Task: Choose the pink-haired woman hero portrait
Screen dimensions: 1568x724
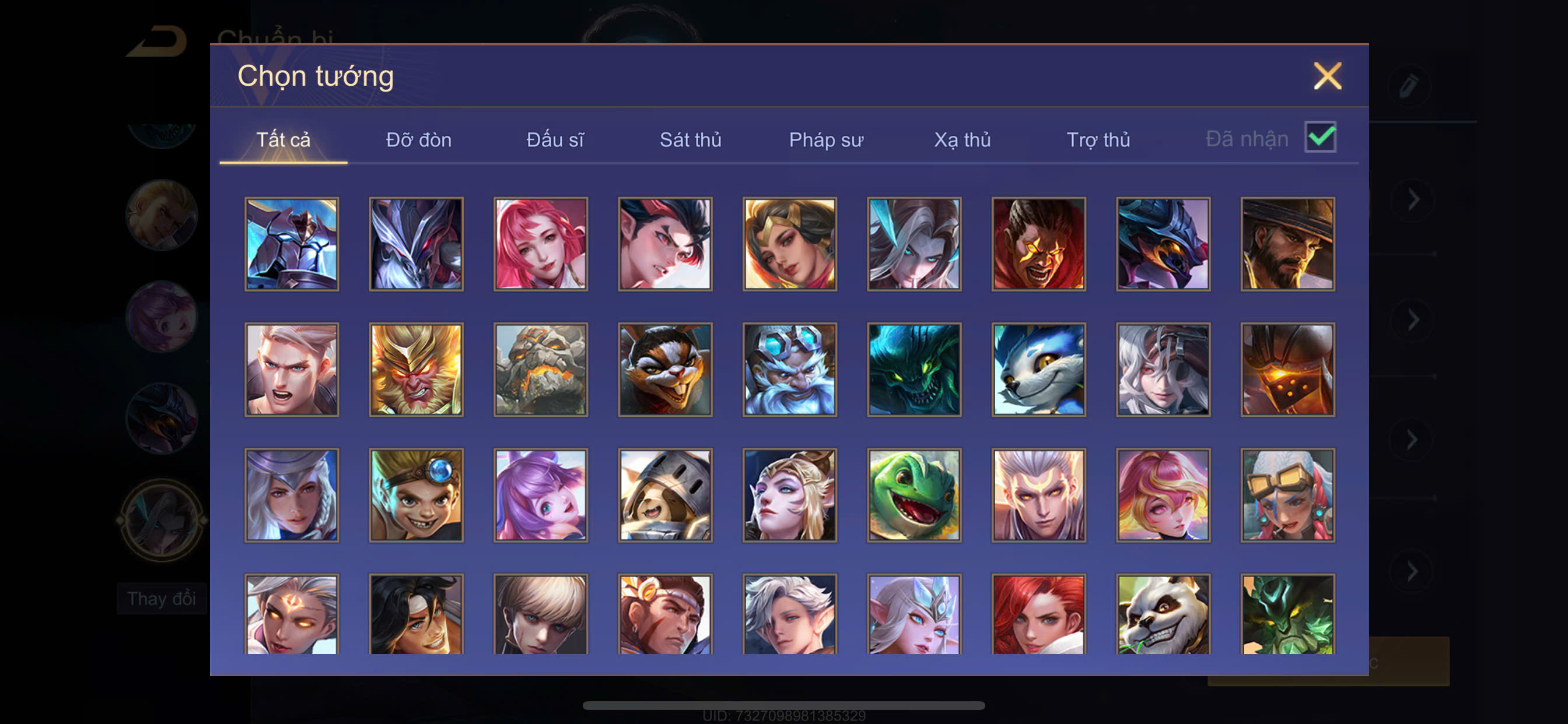Action: coord(541,244)
